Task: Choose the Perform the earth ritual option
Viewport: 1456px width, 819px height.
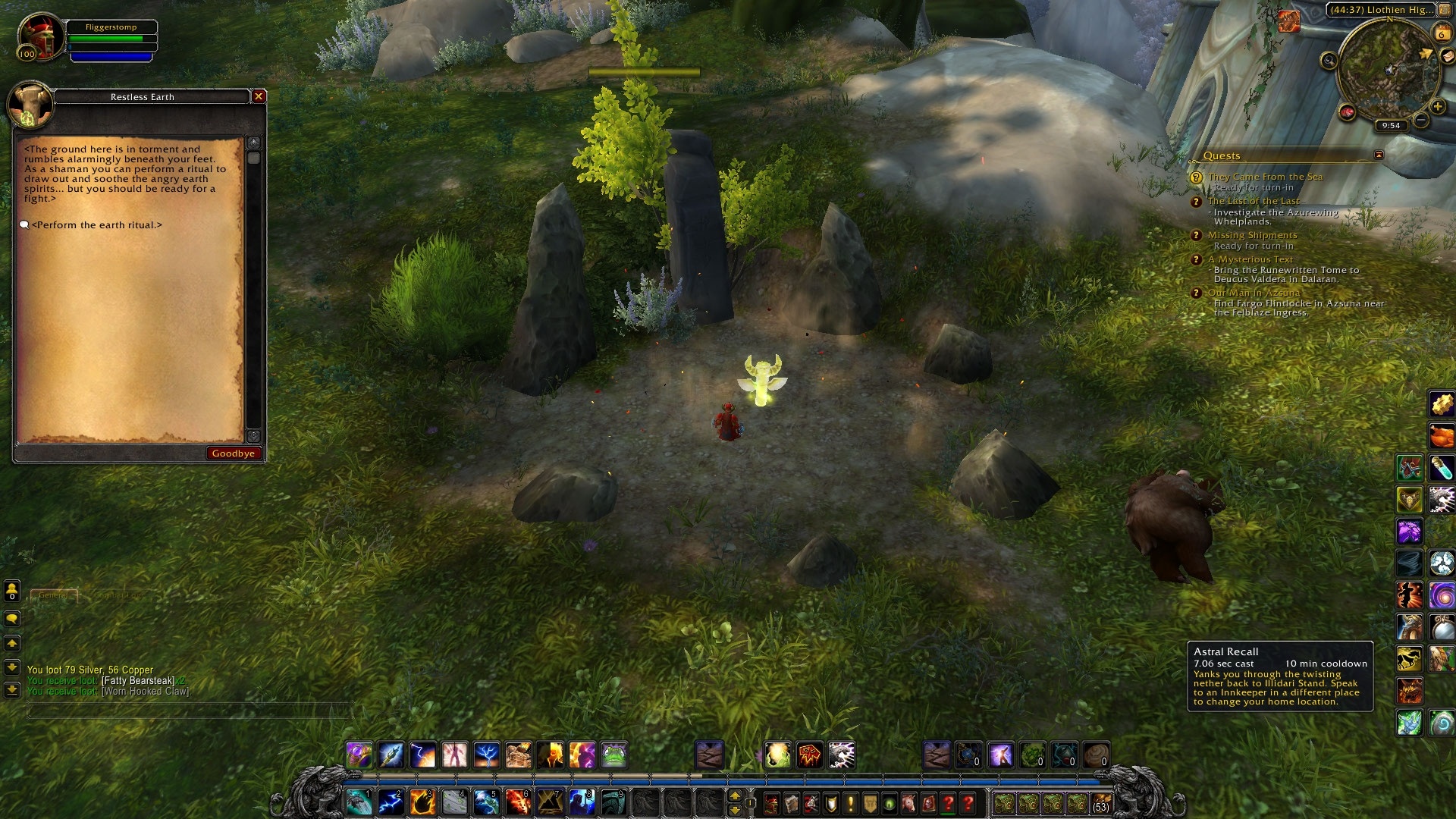Action: pos(99,225)
